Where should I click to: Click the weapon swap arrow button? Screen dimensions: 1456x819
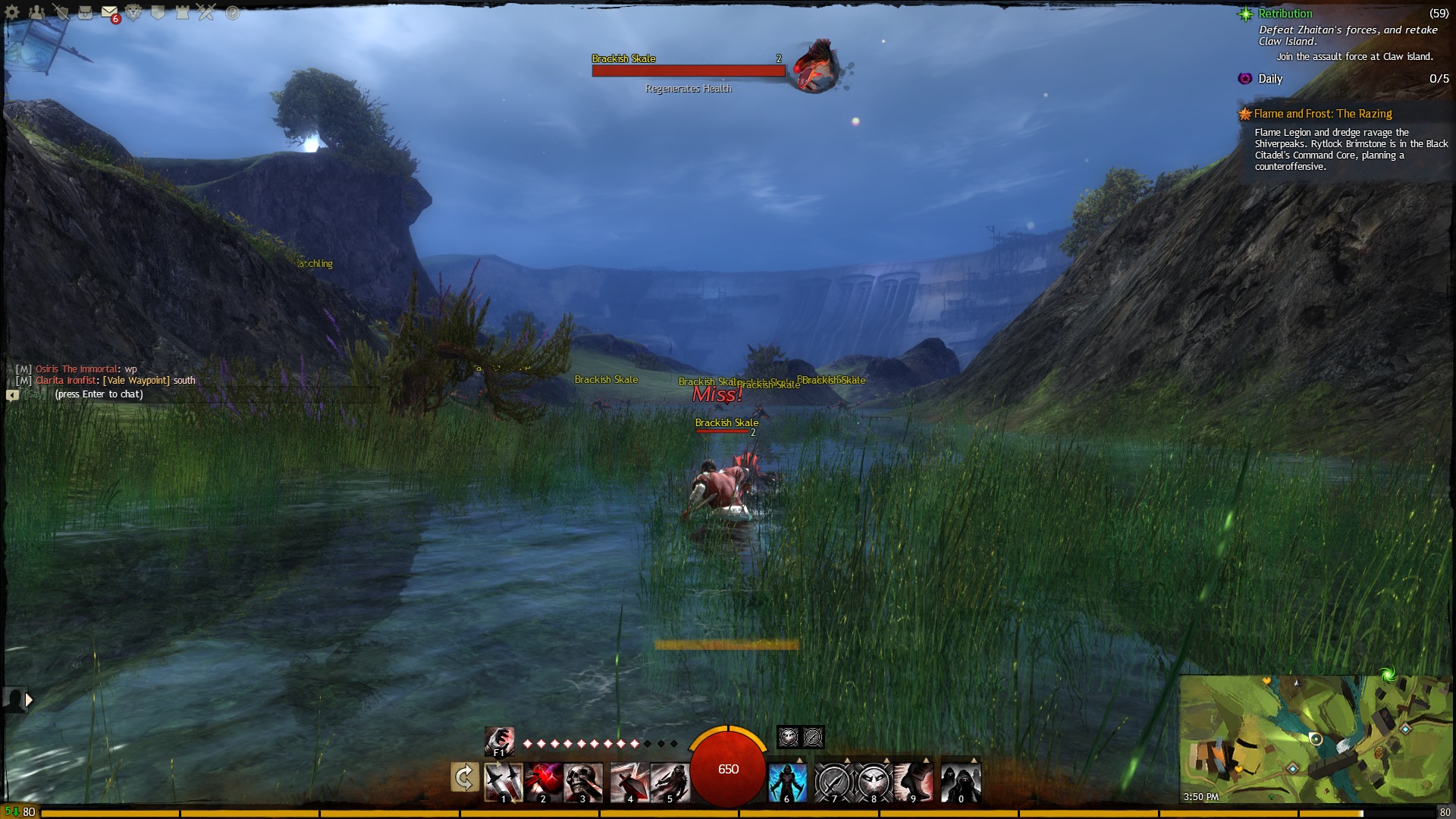tap(464, 778)
